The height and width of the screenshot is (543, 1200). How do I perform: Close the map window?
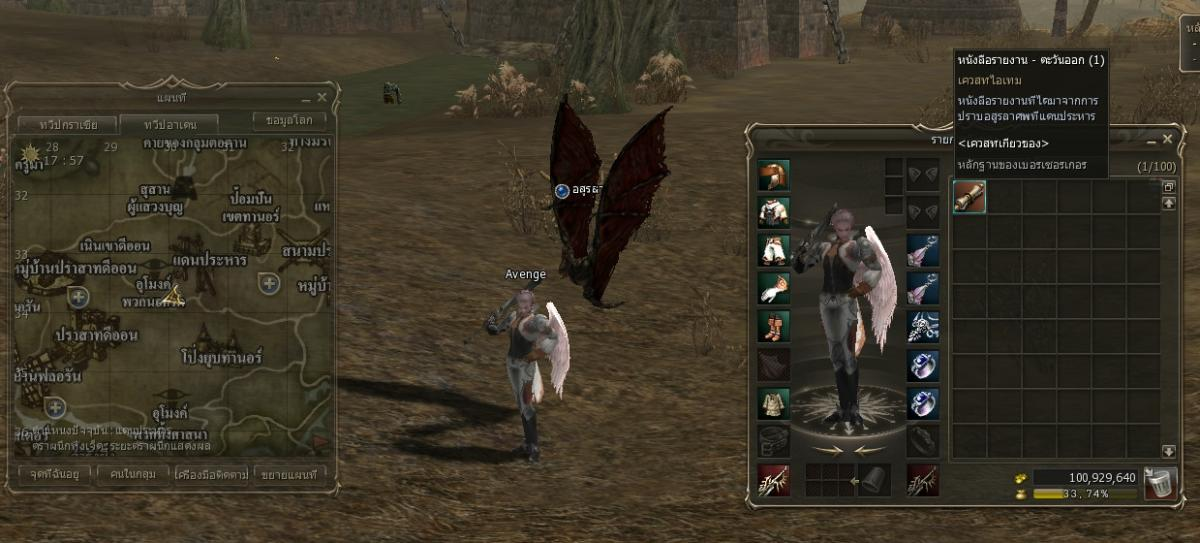322,97
